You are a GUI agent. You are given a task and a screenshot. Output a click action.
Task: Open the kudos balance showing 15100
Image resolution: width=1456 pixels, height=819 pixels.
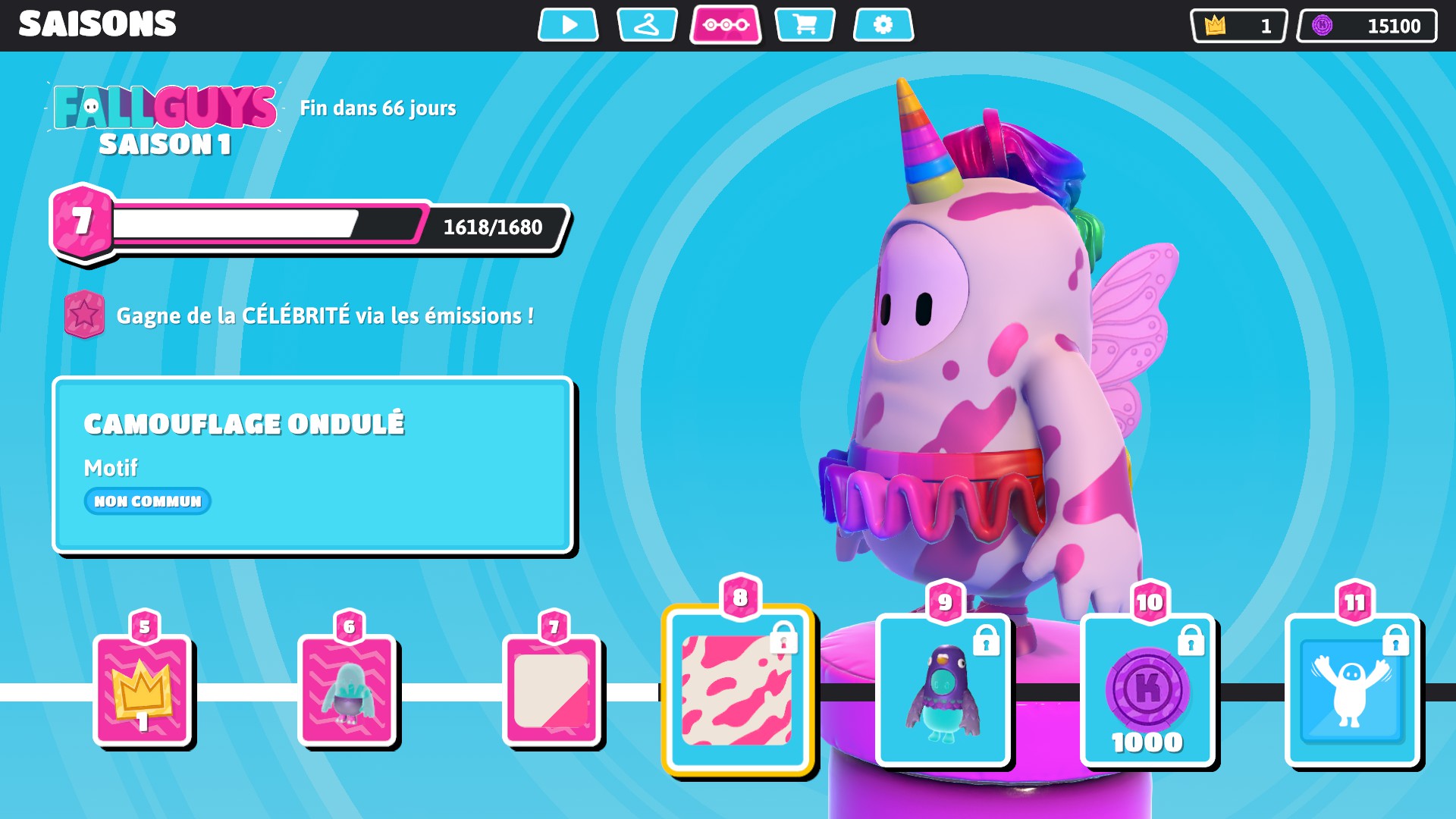click(1367, 26)
